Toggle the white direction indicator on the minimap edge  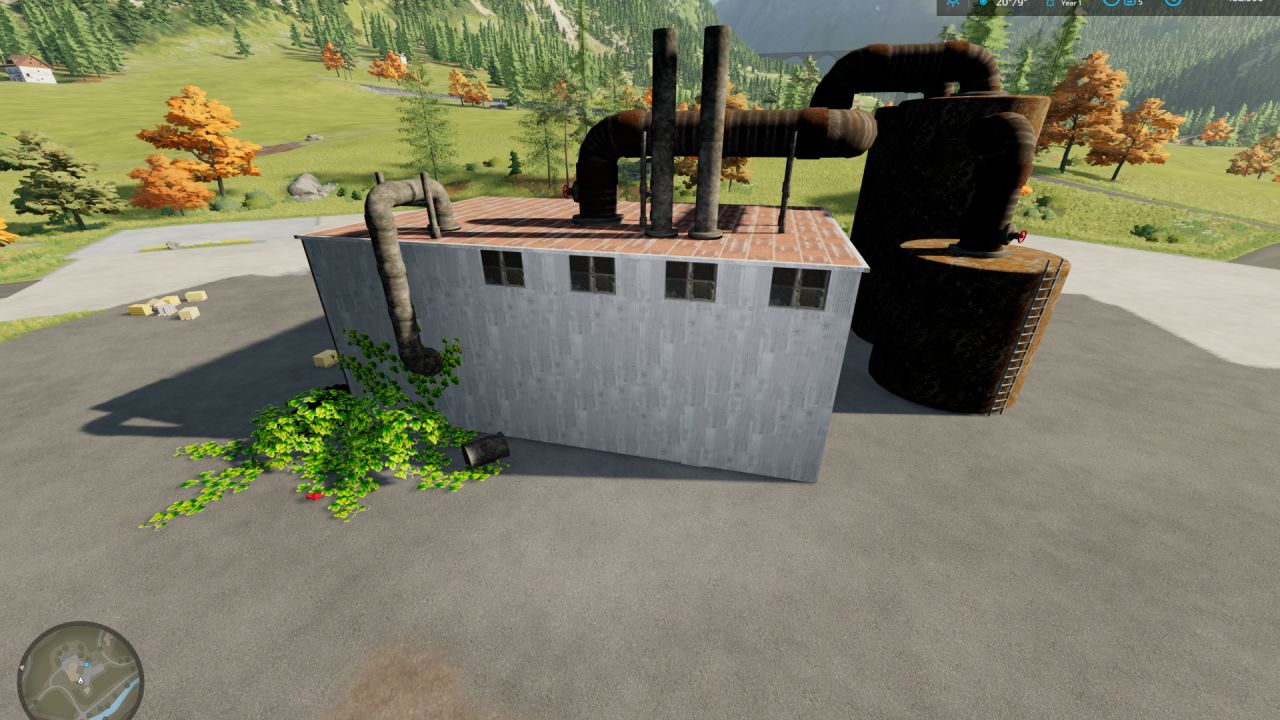[x=22, y=667]
